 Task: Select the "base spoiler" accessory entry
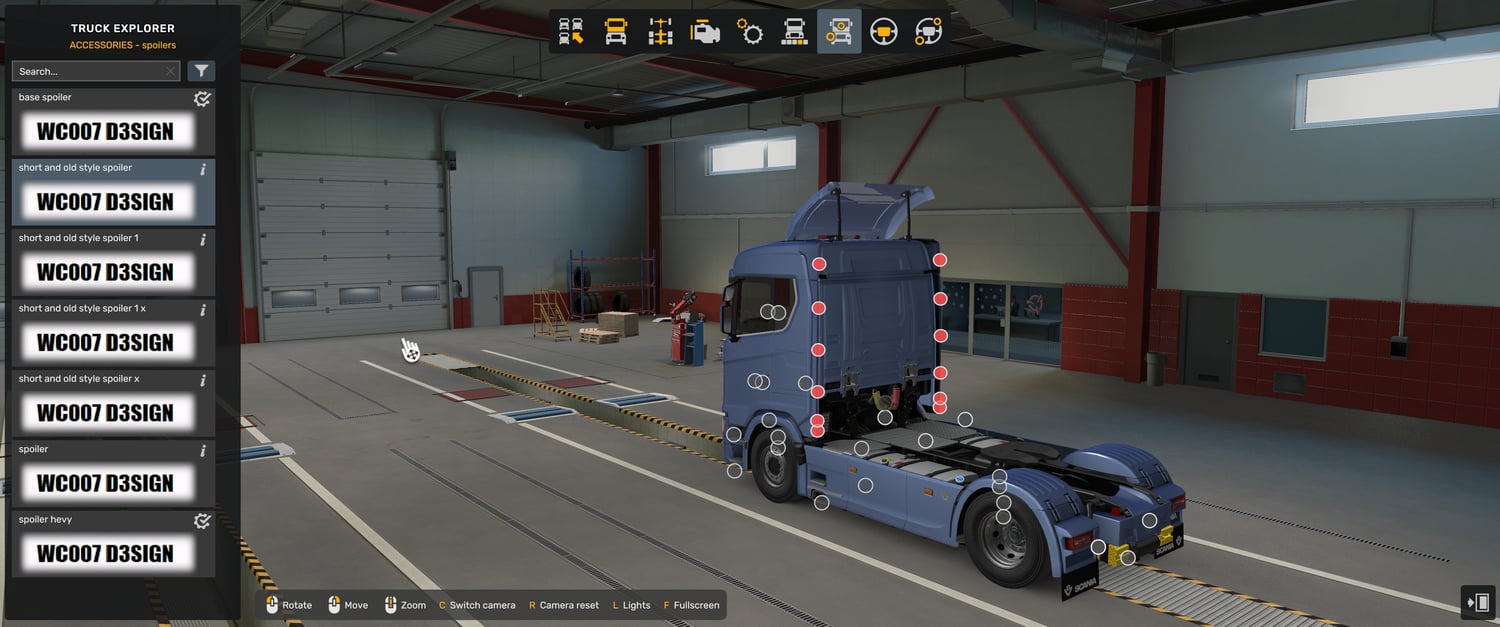point(105,122)
